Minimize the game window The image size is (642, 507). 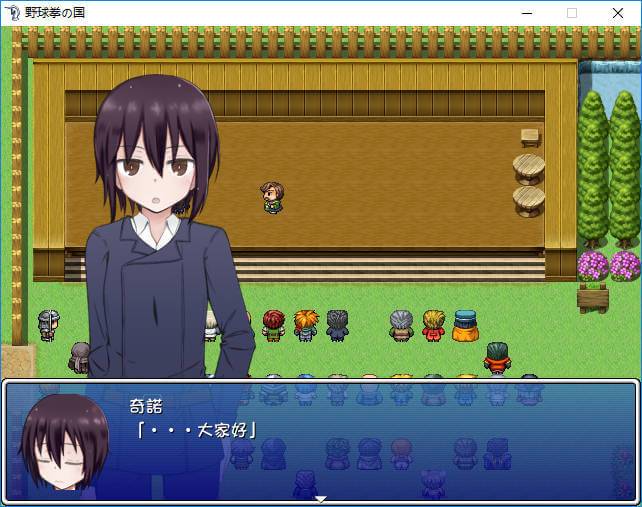pos(526,13)
